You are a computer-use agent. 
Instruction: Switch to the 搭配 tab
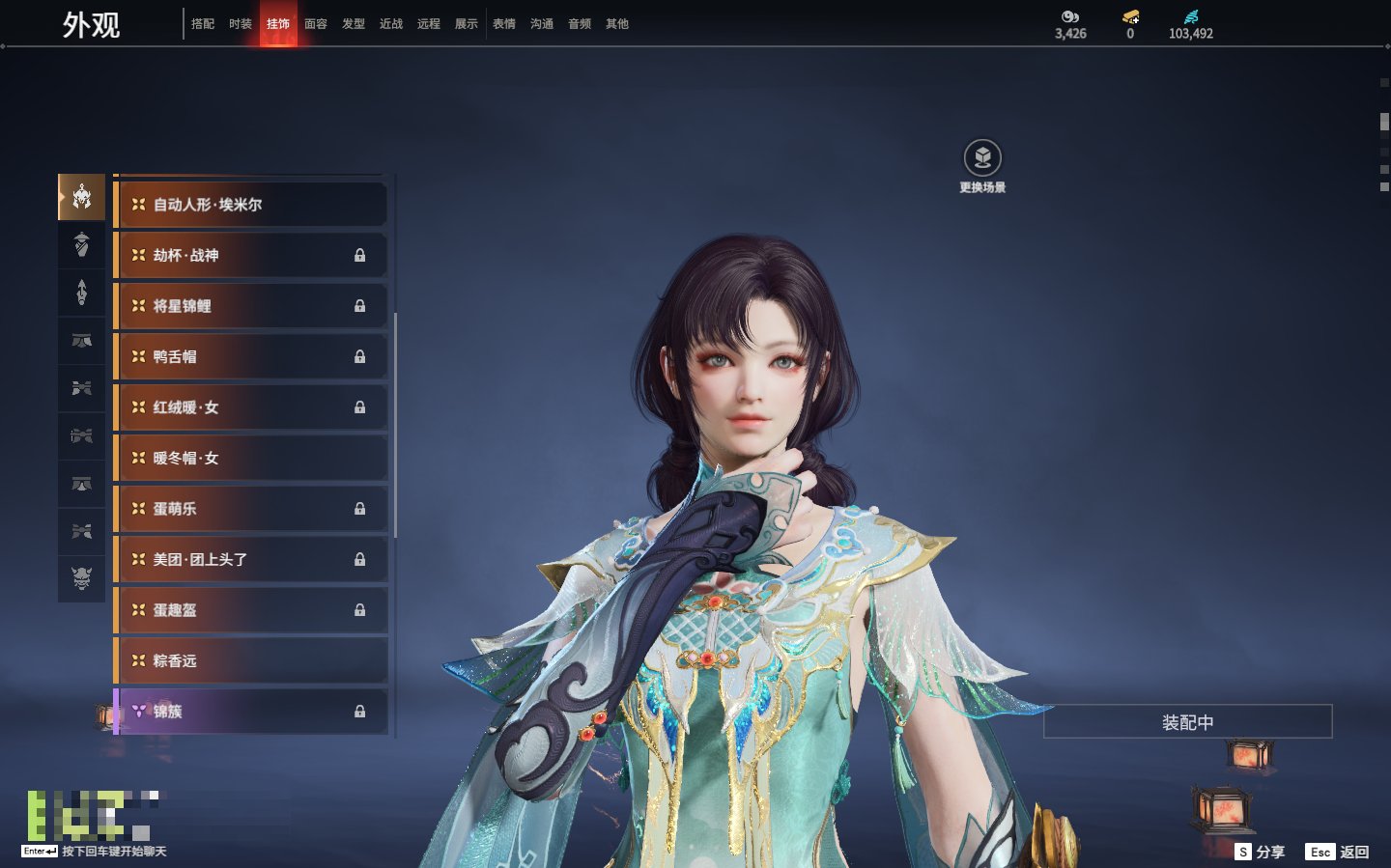coord(203,24)
